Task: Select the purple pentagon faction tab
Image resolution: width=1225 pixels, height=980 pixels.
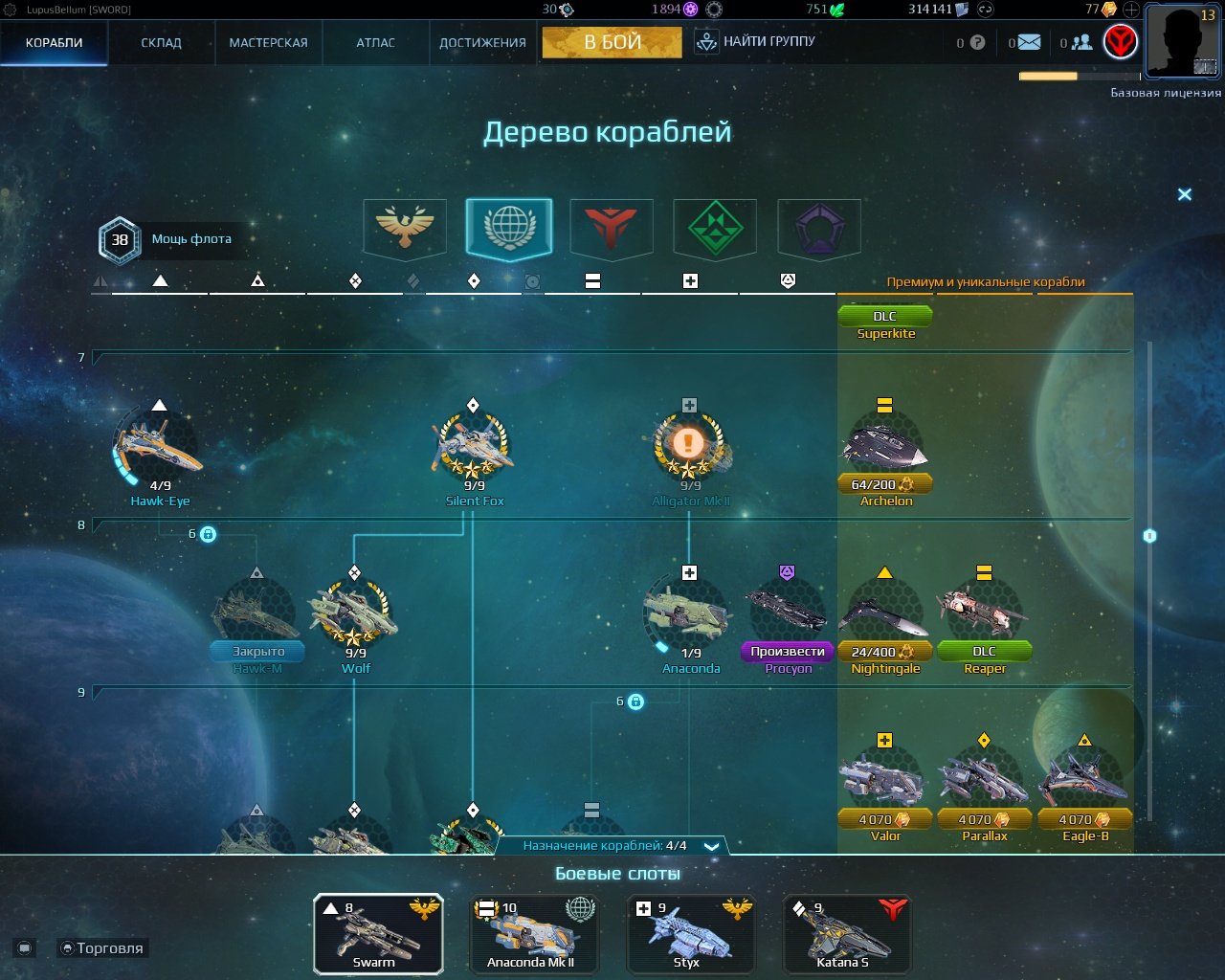Action: [819, 228]
